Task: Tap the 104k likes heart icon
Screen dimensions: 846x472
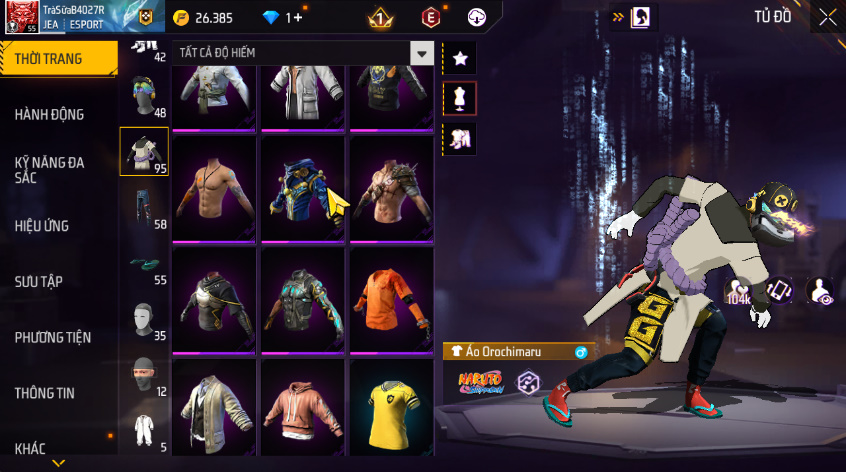Action: pos(739,291)
